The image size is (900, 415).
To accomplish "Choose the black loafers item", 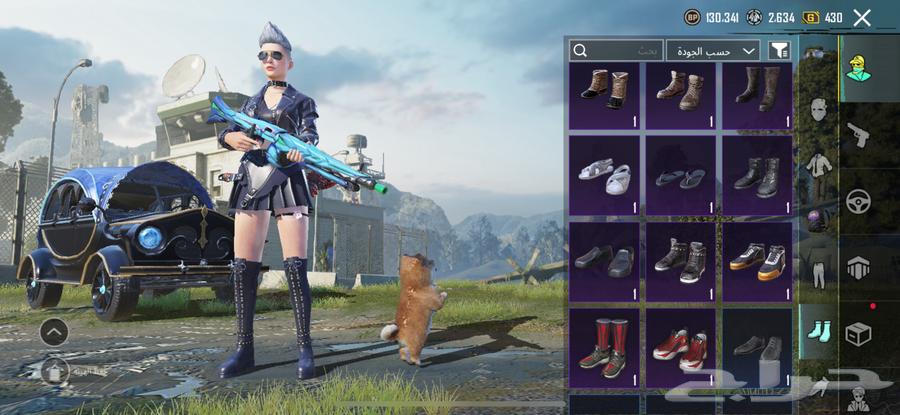I will click(x=603, y=261).
